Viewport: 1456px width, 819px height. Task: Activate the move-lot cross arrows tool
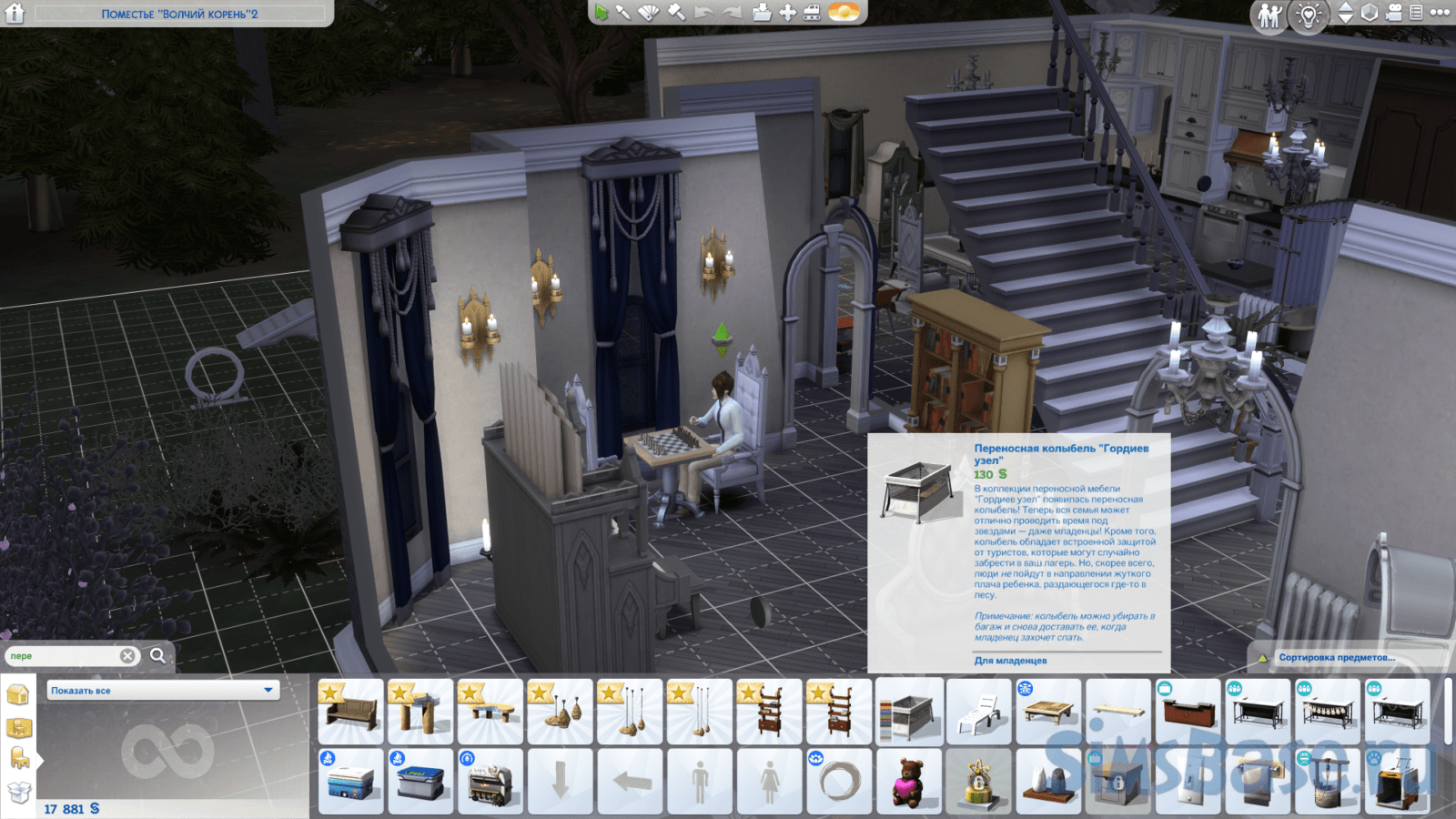tap(787, 12)
